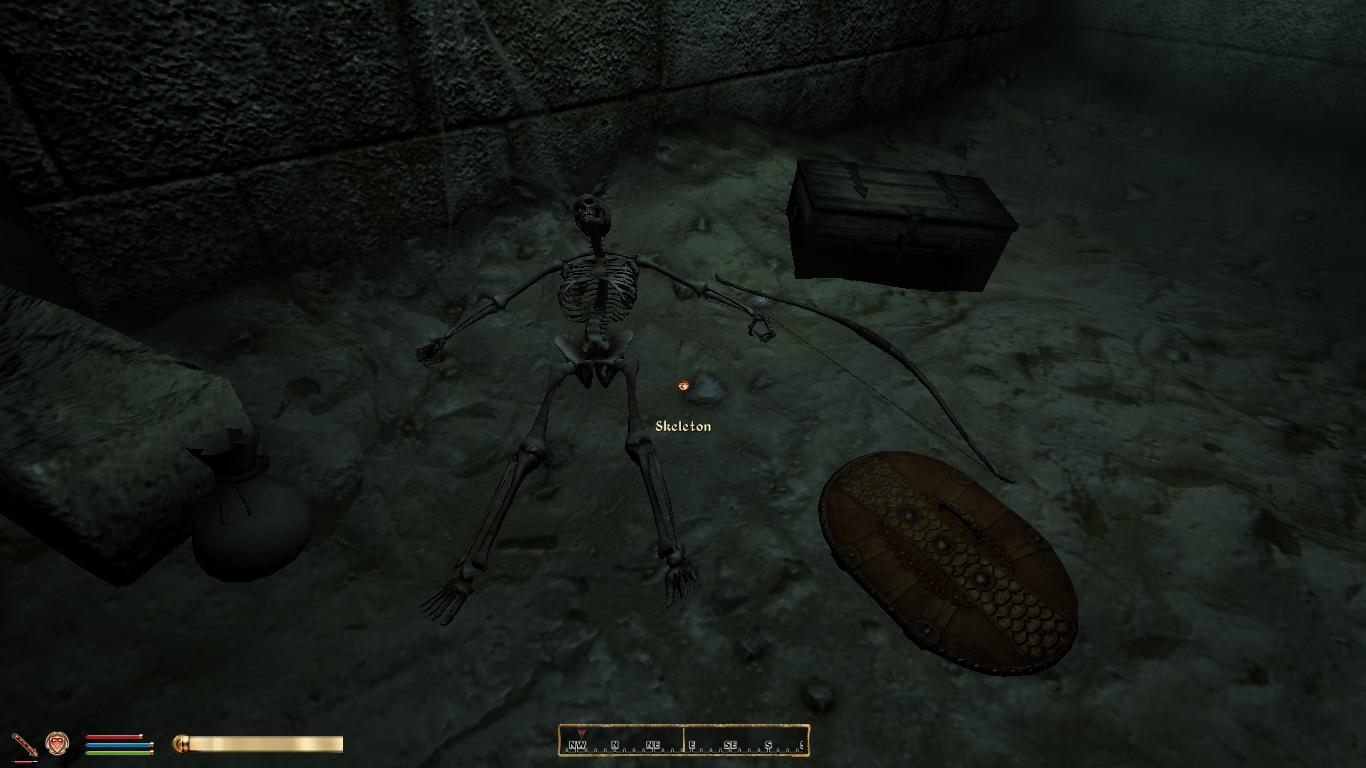Click the red quest marker on the compass

[x=580, y=733]
